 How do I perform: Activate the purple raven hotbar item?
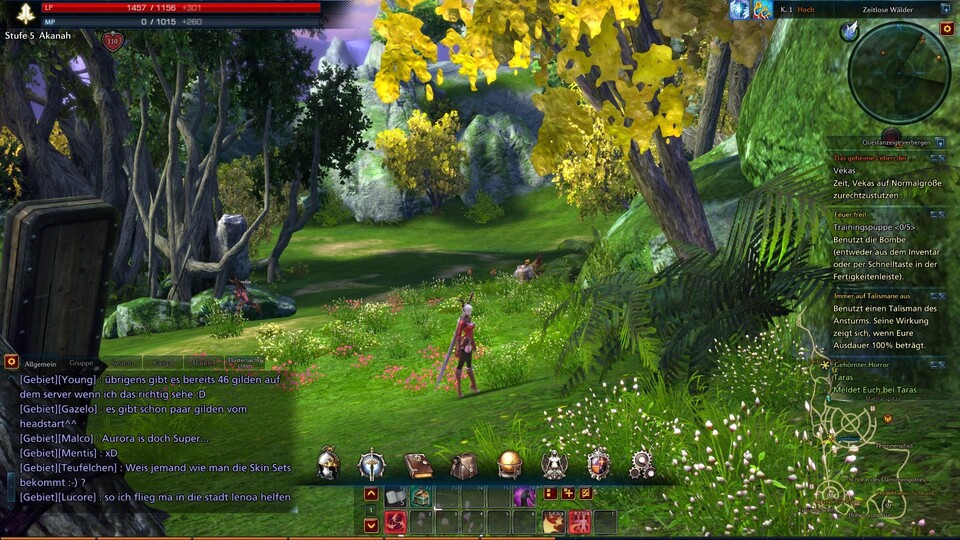coord(524,496)
